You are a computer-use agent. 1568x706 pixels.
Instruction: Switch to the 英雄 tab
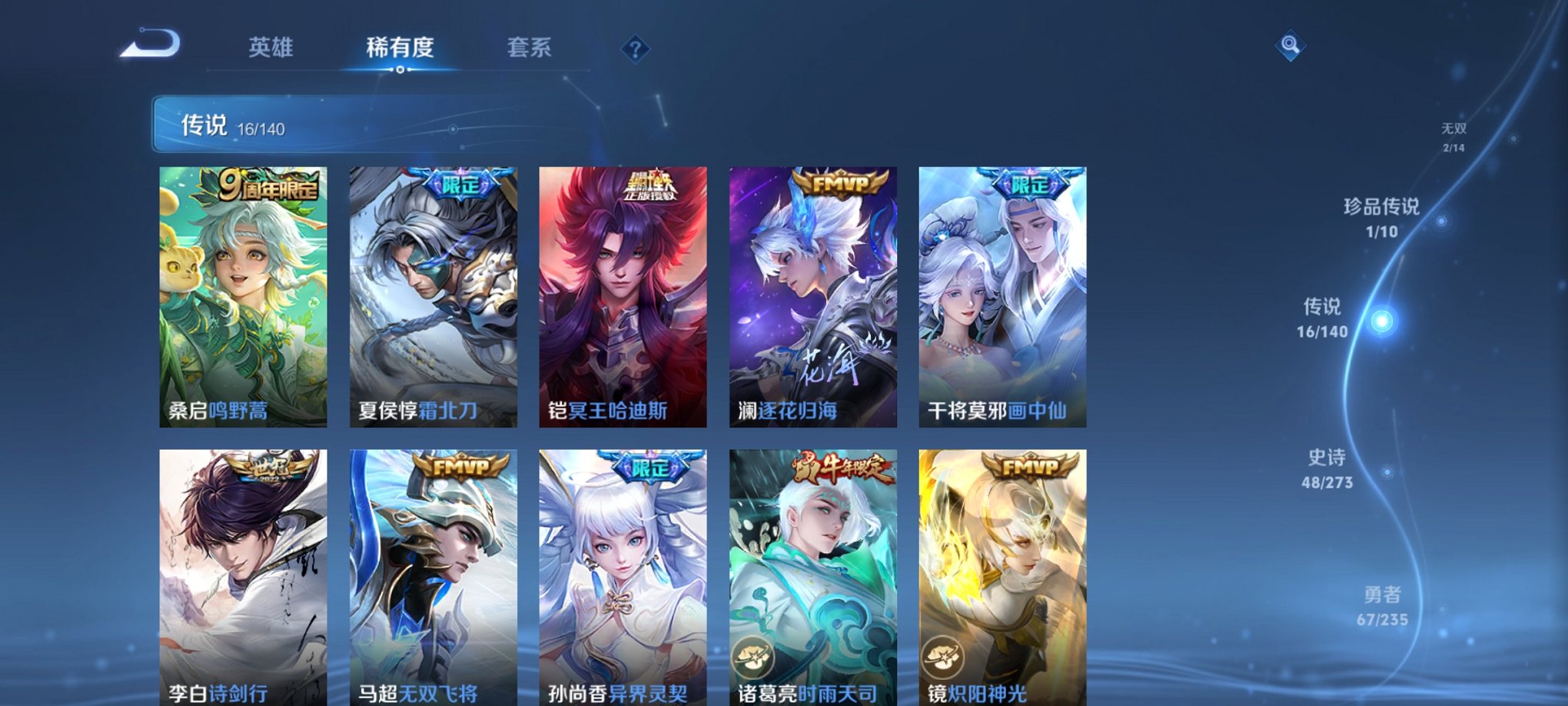pos(269,48)
